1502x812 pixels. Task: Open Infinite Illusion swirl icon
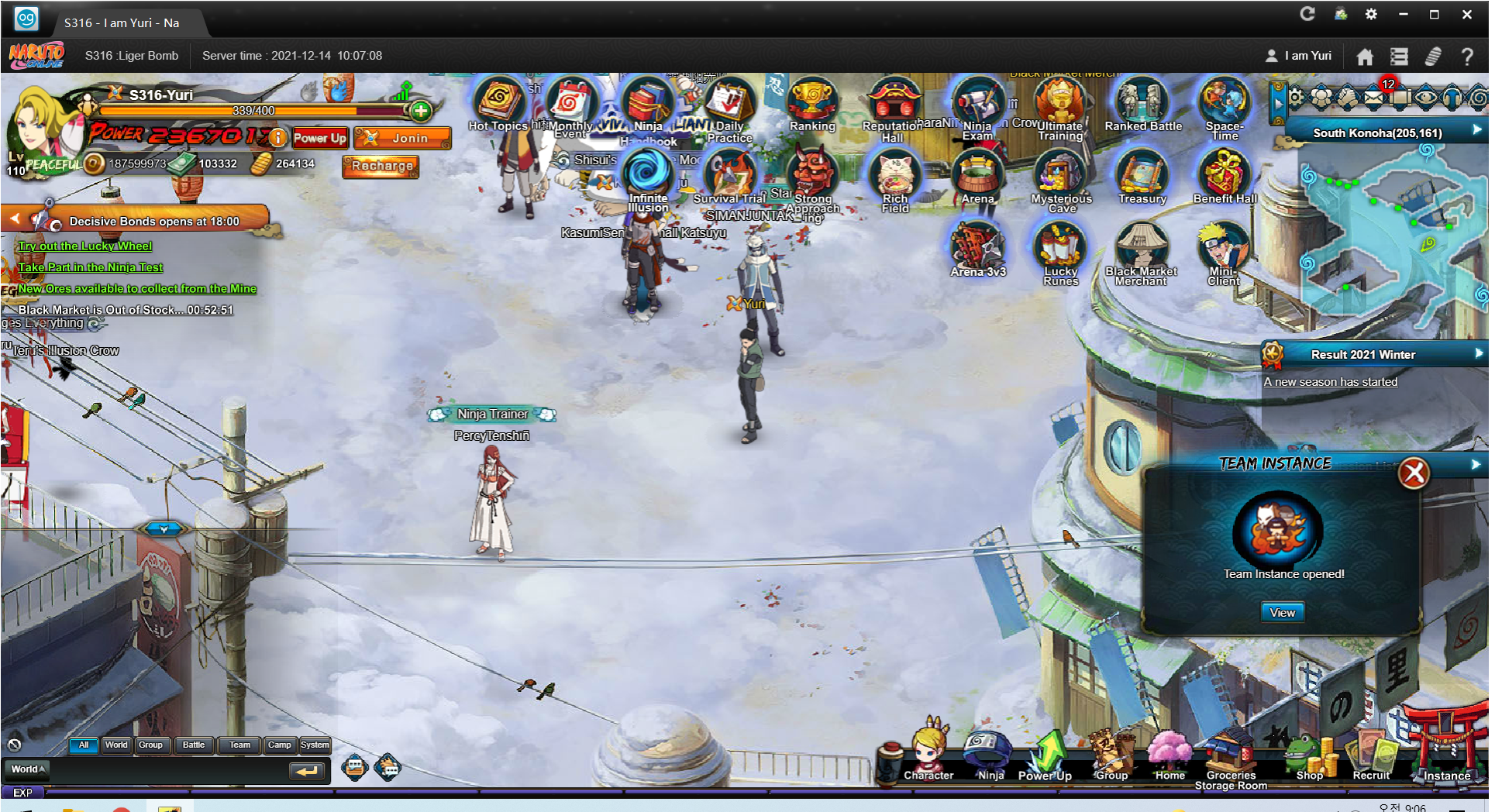click(x=647, y=175)
